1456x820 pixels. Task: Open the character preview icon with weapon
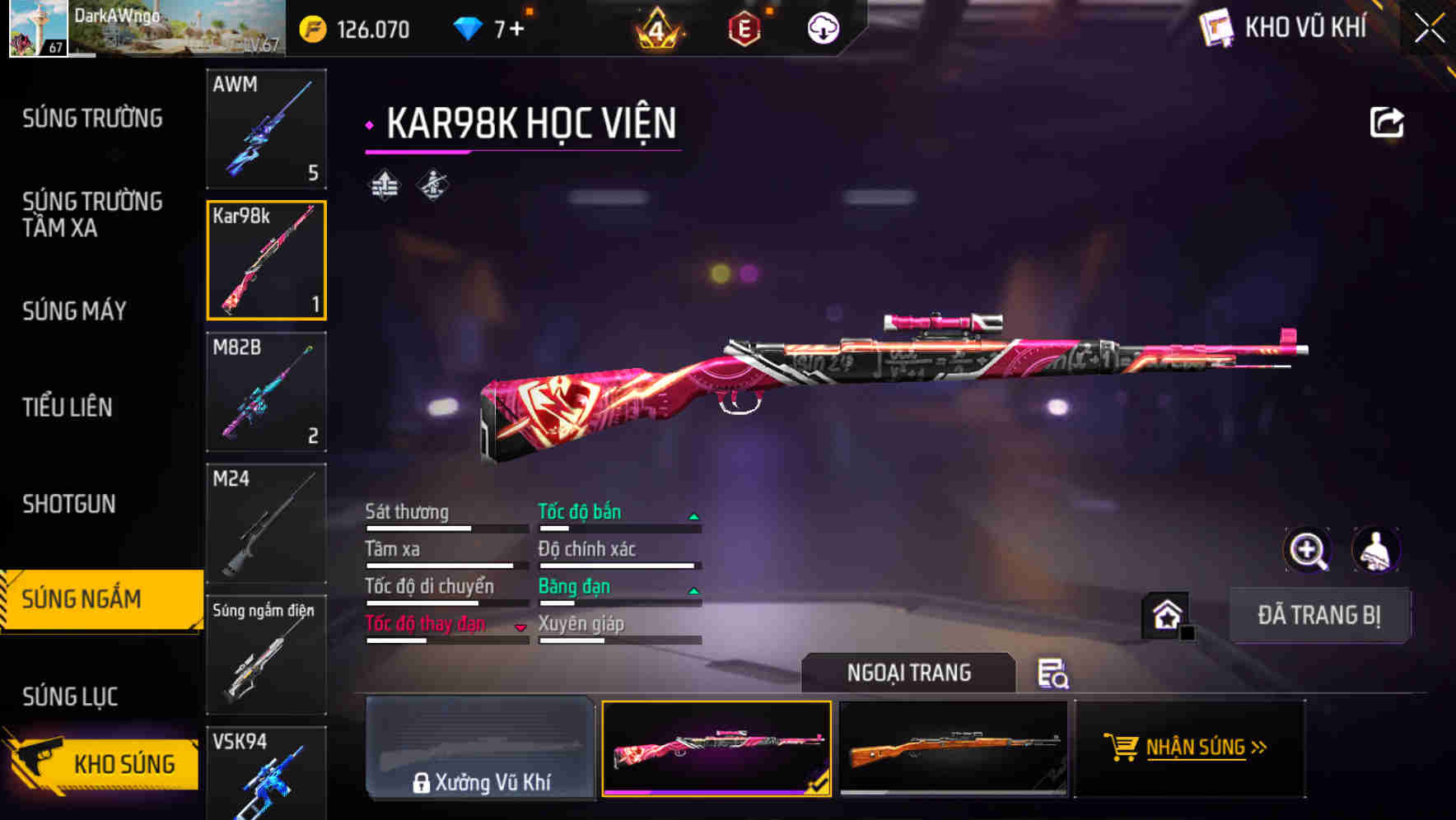tap(1375, 549)
